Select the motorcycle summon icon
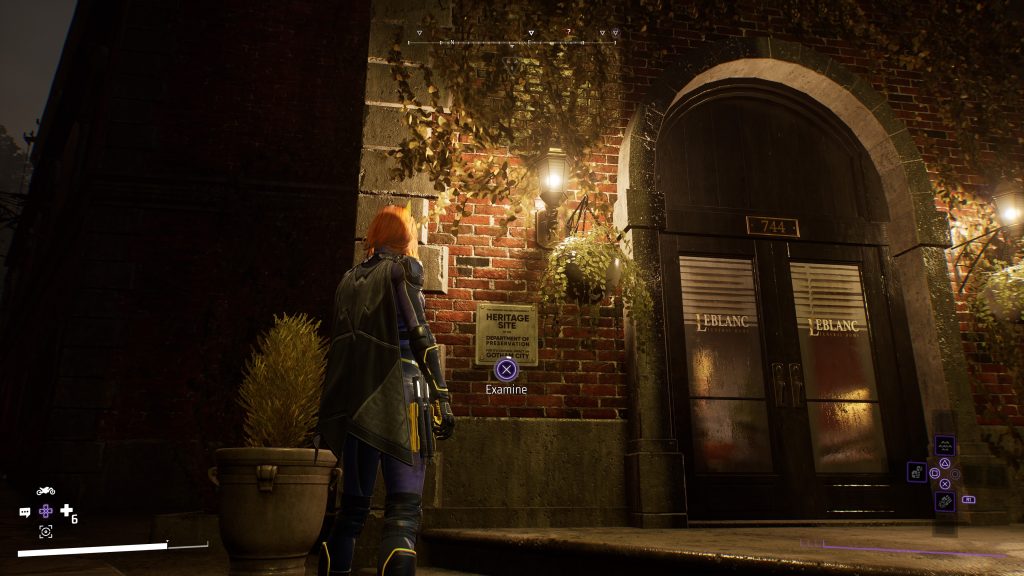The width and height of the screenshot is (1024, 576). 45,491
